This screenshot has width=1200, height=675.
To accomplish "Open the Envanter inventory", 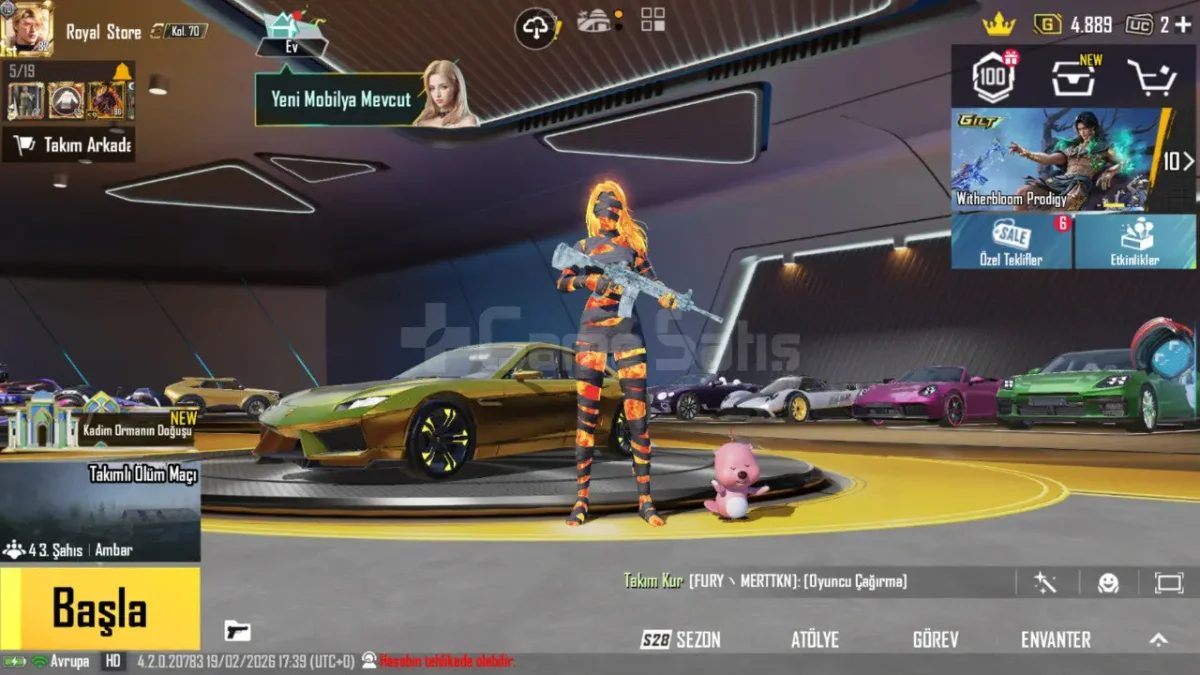I will point(1055,640).
